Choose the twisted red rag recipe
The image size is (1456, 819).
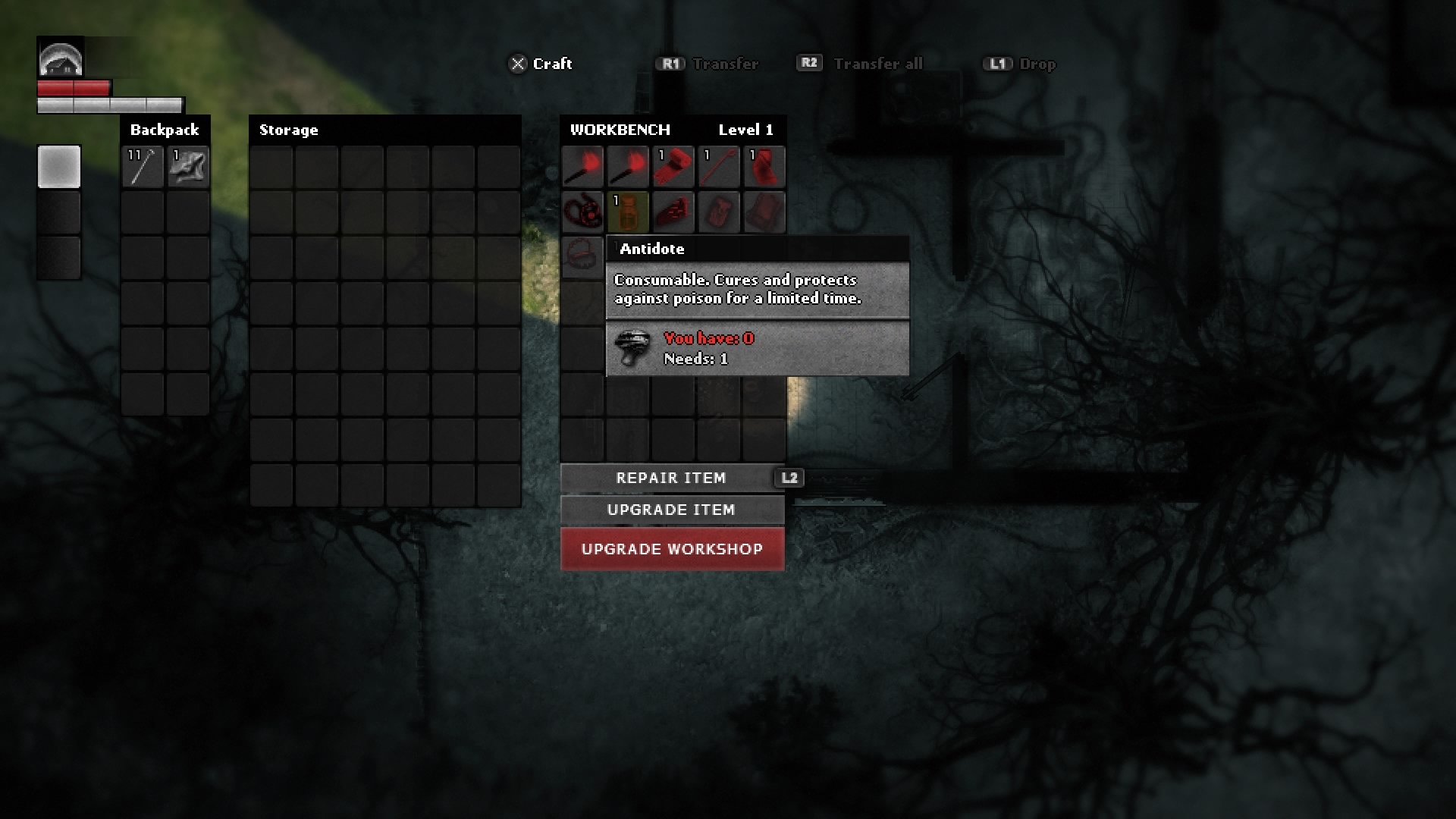coord(764,166)
